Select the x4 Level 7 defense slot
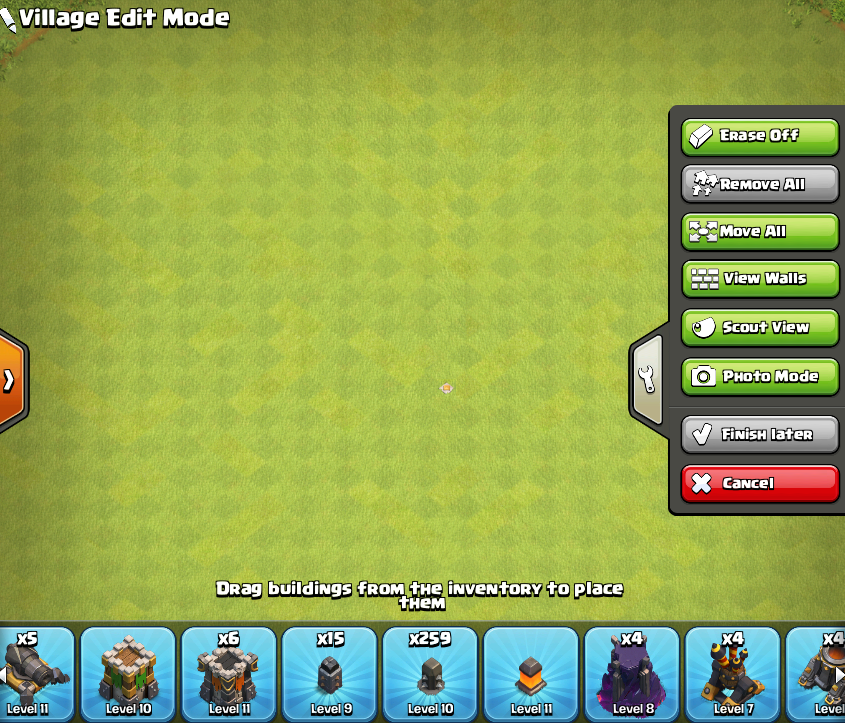845x723 pixels. [x=732, y=672]
